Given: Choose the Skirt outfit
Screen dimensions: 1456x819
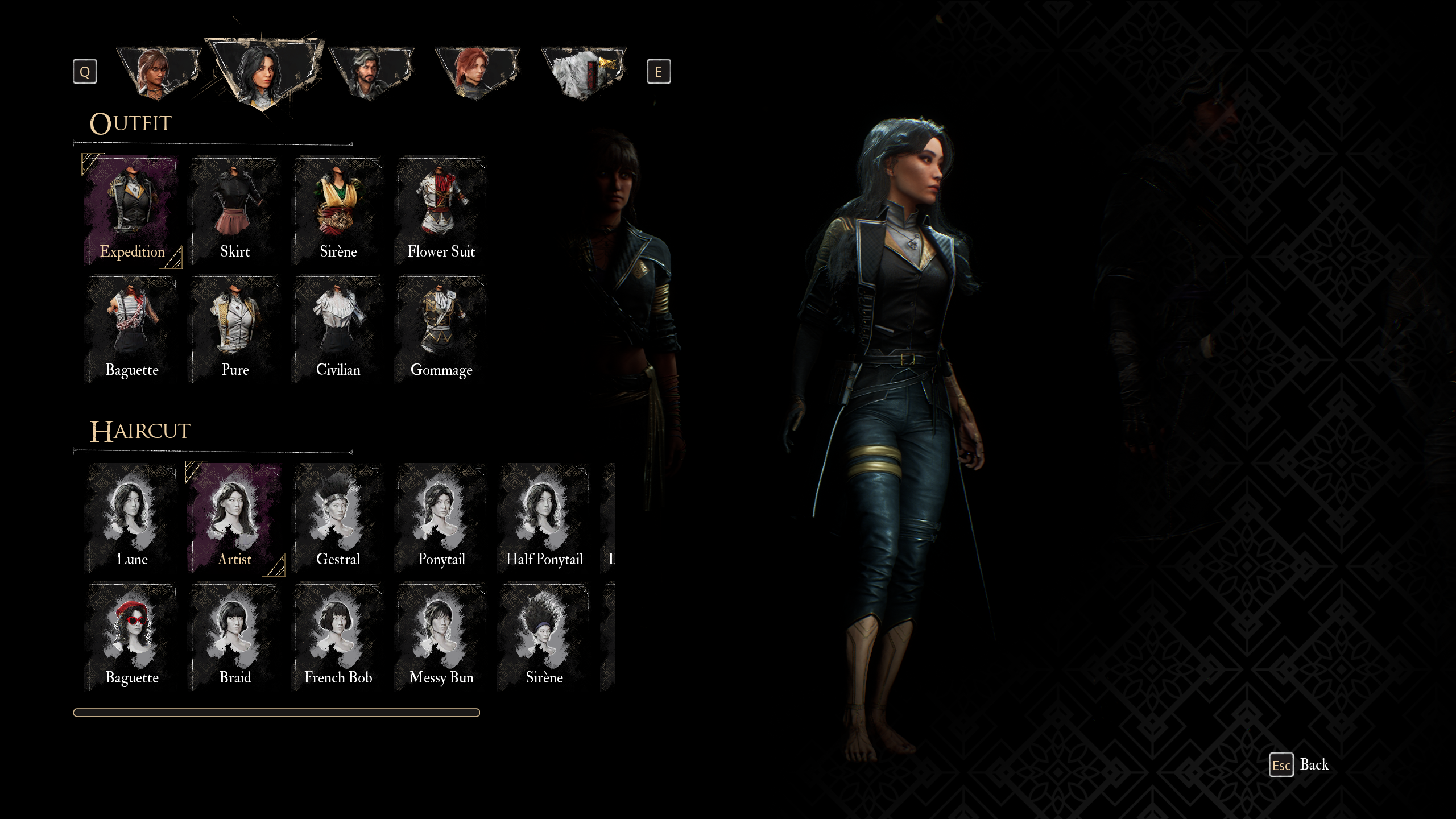Looking at the screenshot, I should pos(235,210).
